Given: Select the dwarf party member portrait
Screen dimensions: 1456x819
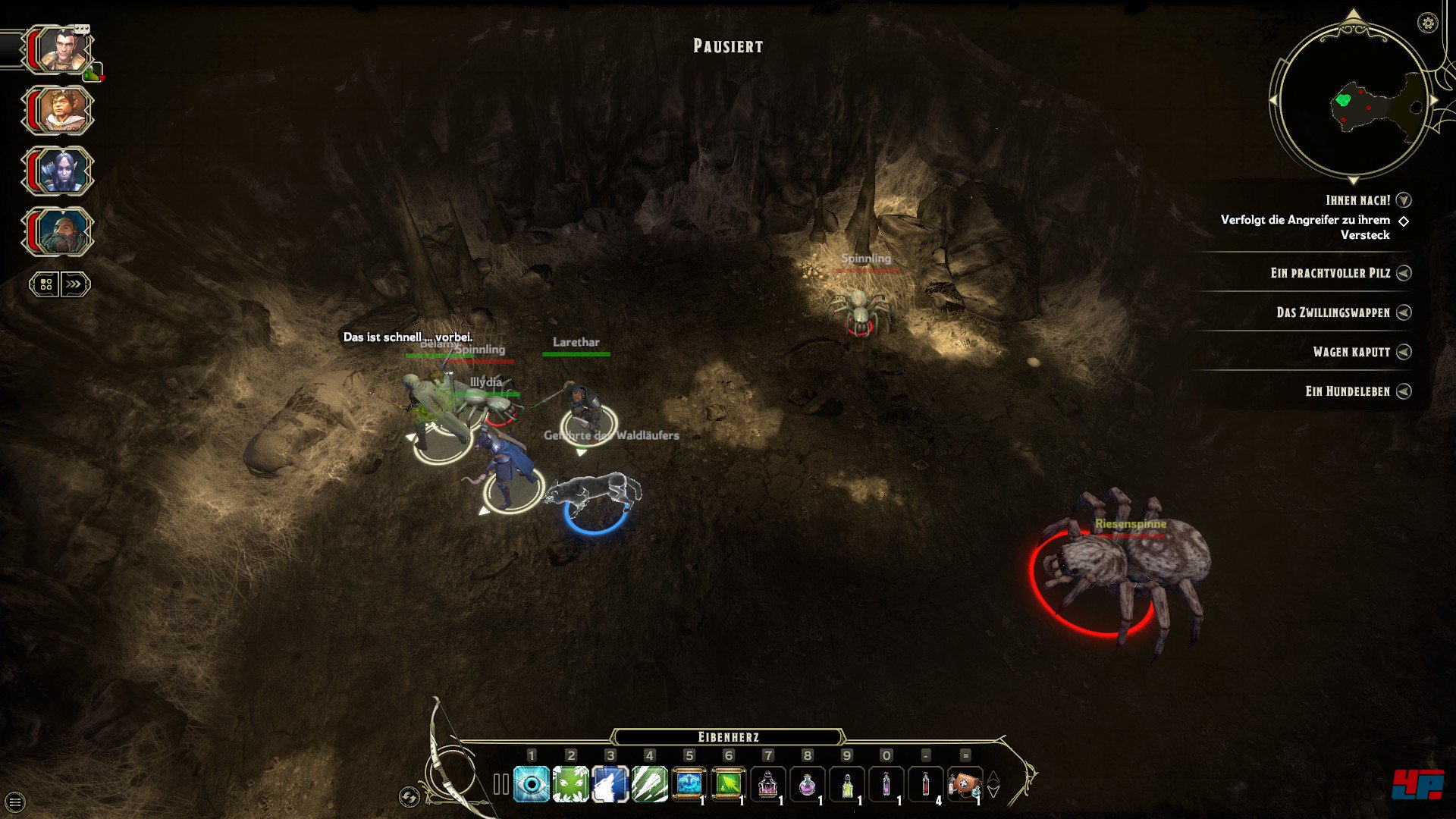Looking at the screenshot, I should pyautogui.click(x=60, y=231).
